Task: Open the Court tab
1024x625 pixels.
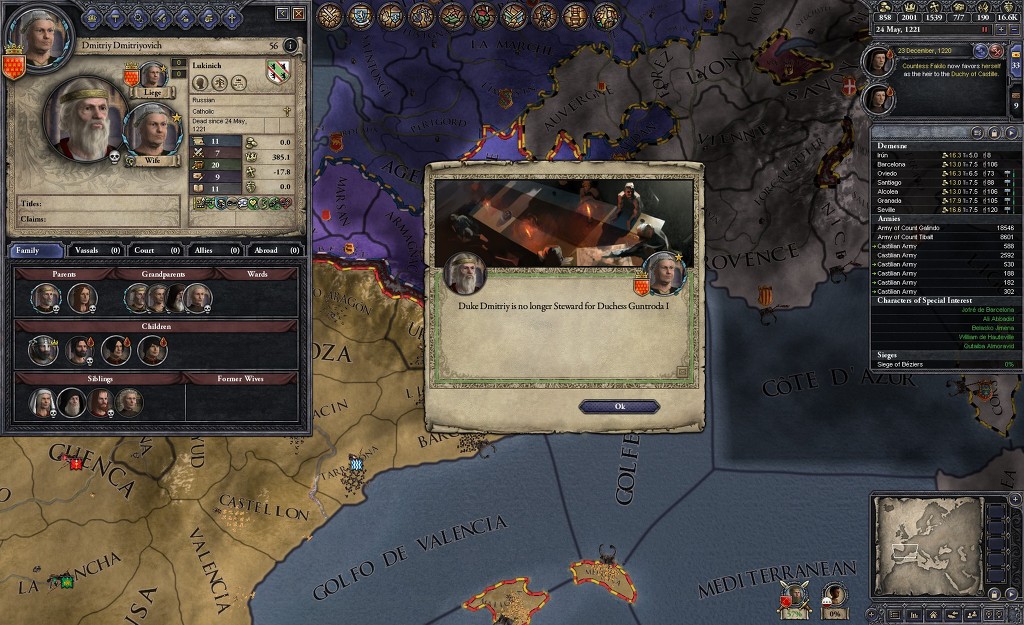Action: pyautogui.click(x=153, y=250)
